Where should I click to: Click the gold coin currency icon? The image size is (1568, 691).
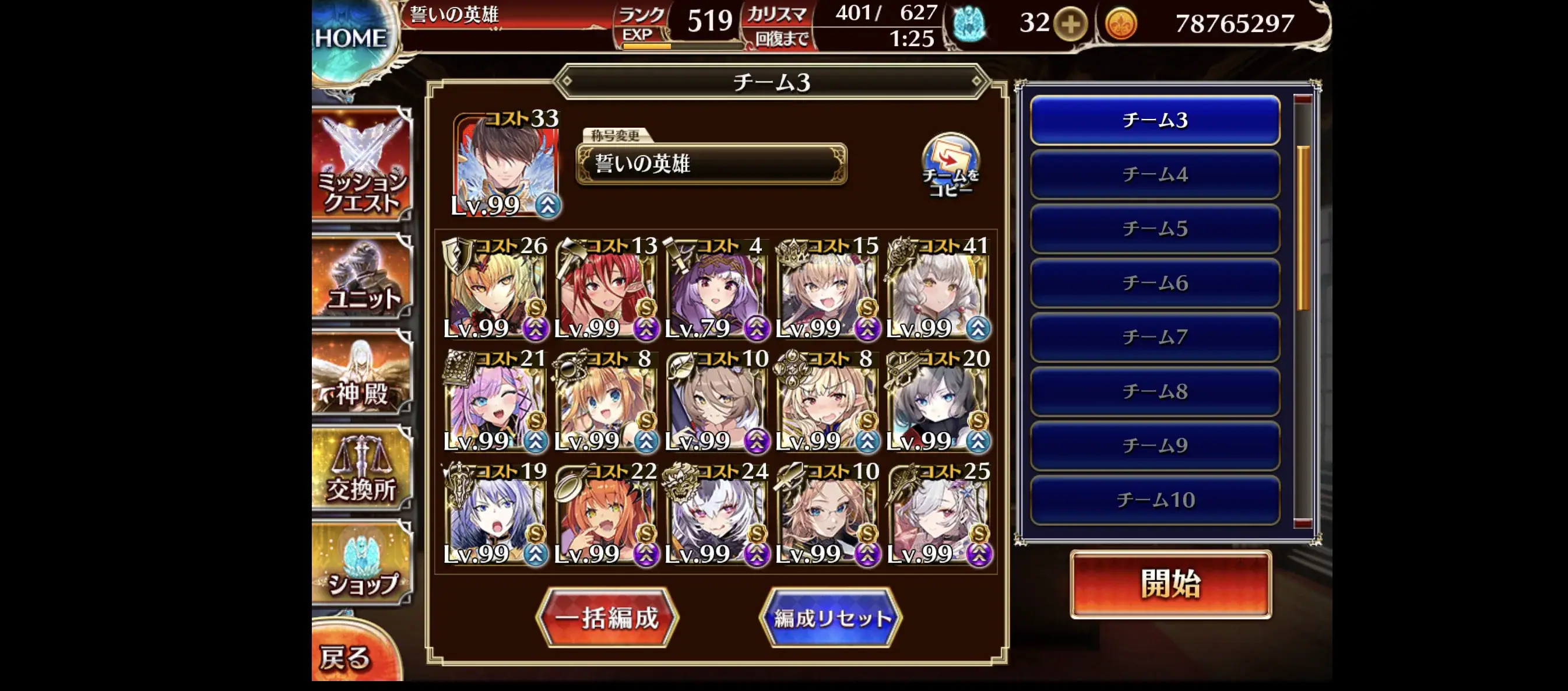[1117, 26]
